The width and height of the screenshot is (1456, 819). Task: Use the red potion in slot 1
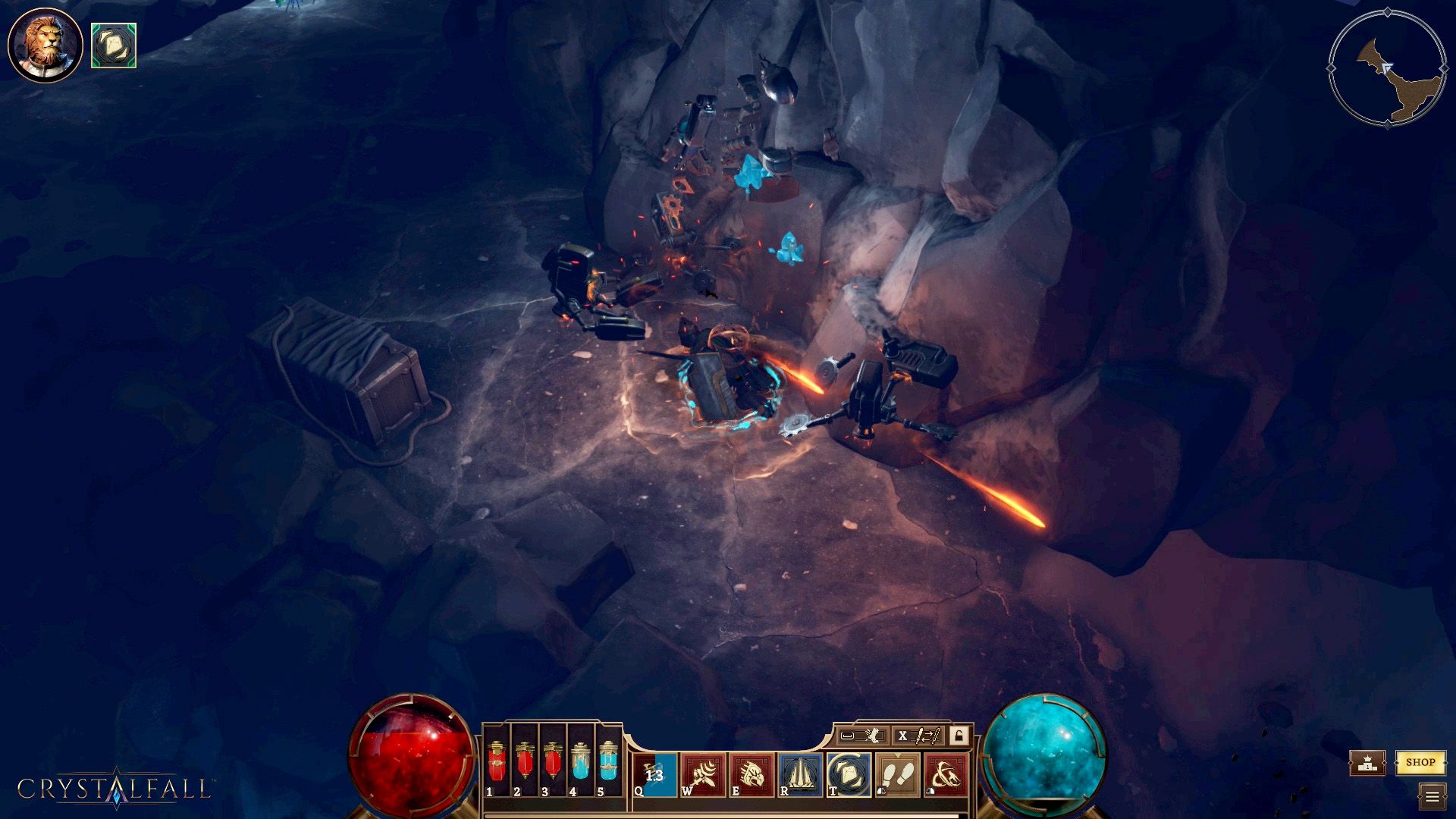[x=497, y=762]
